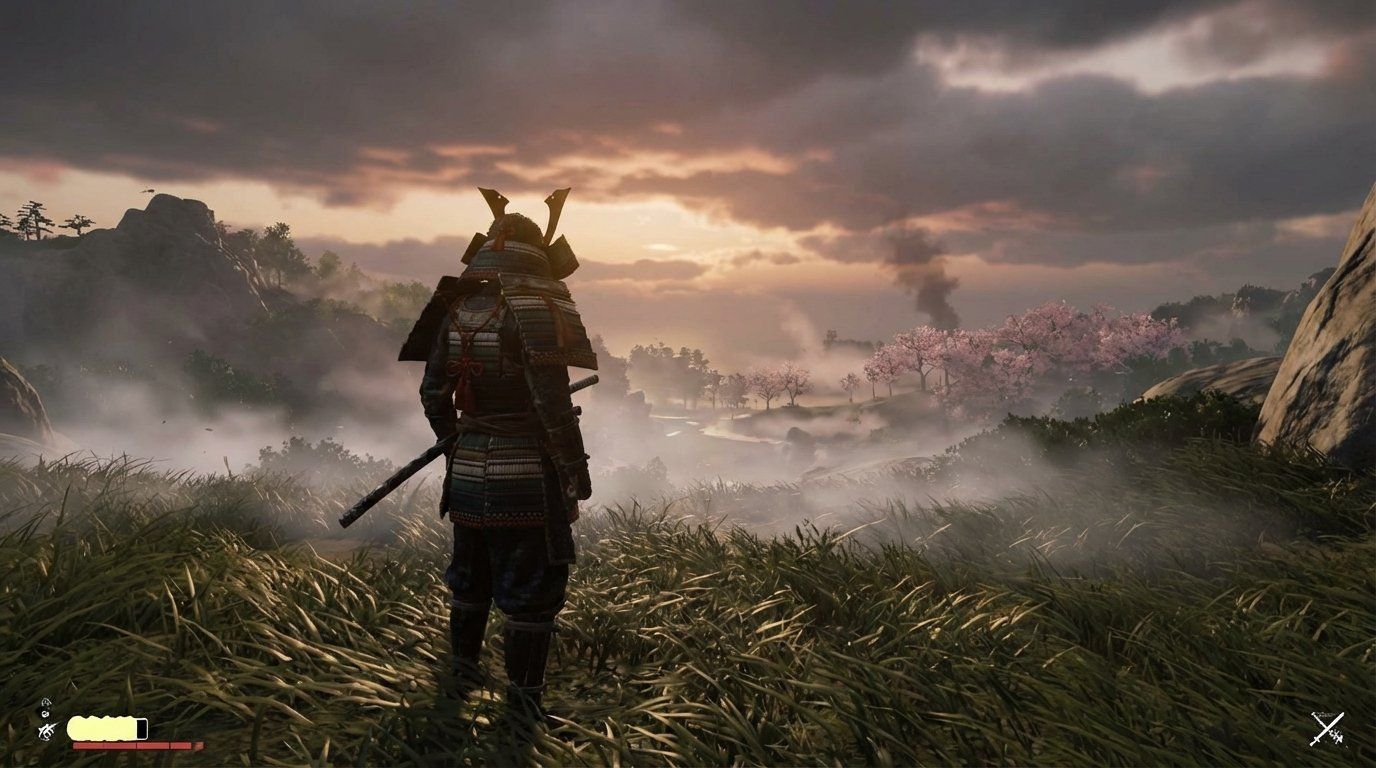1376x768 pixels.
Task: Click the sword stance icon near the health bar
Action: tap(46, 729)
